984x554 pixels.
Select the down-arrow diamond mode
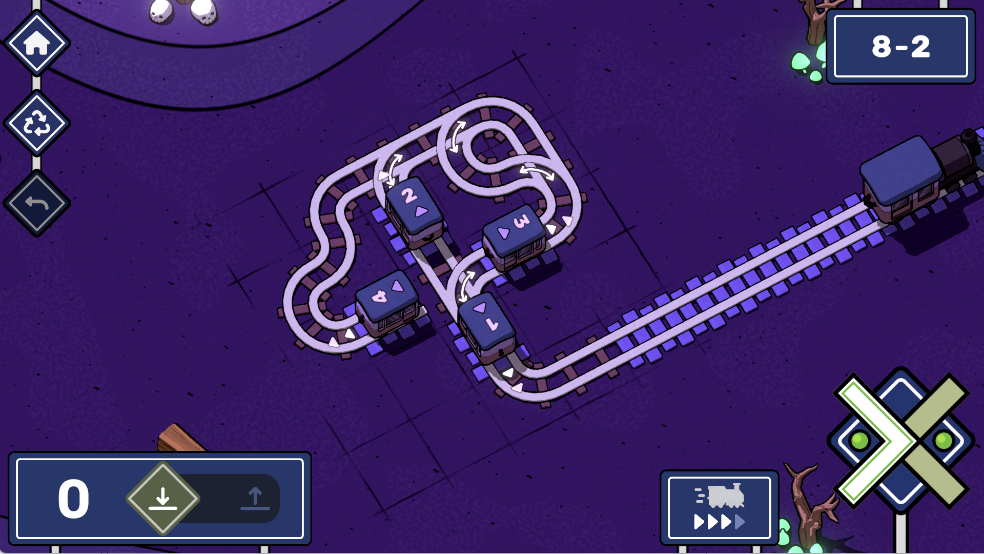tap(163, 498)
